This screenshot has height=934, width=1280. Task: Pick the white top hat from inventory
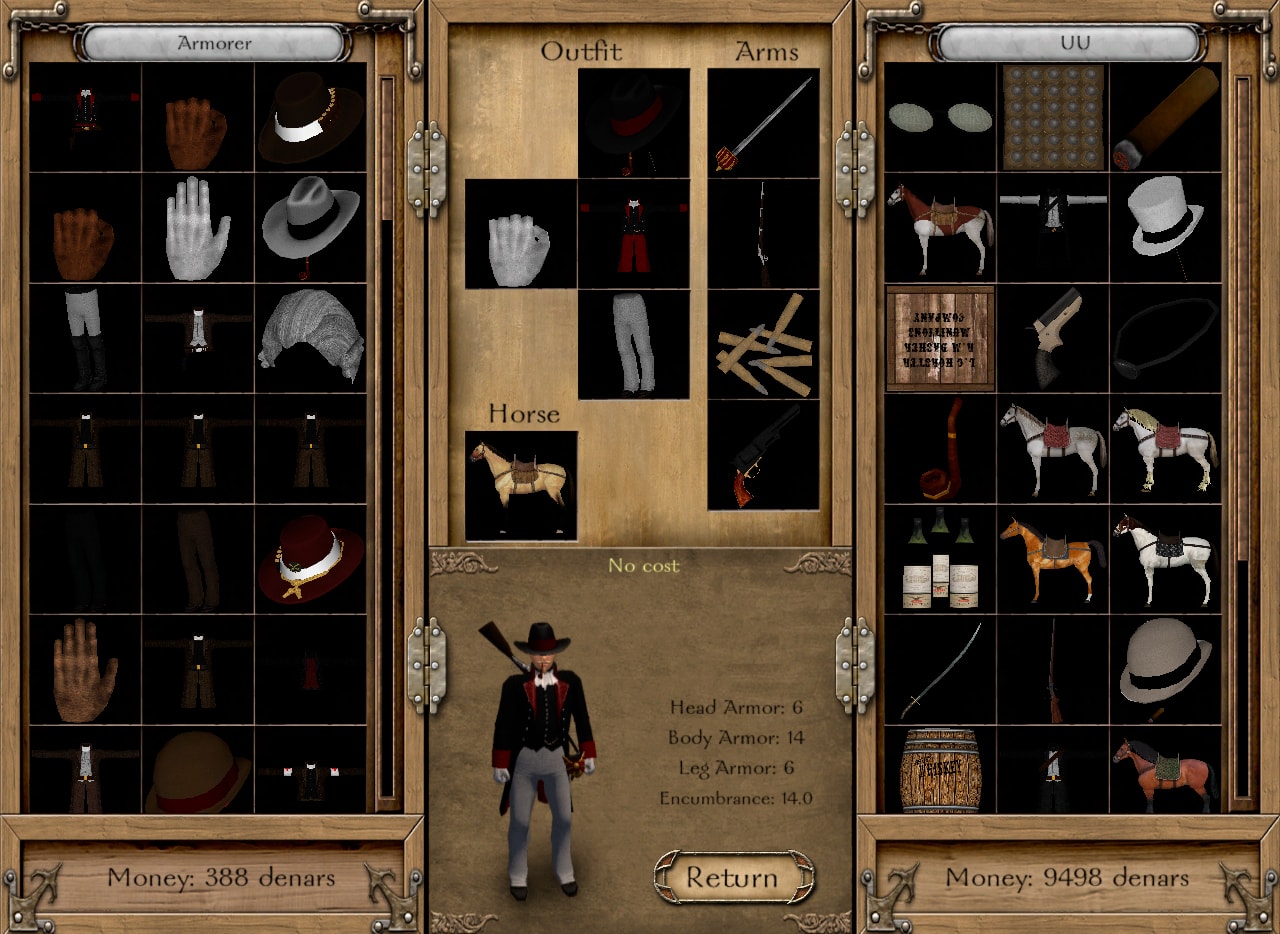[1165, 228]
